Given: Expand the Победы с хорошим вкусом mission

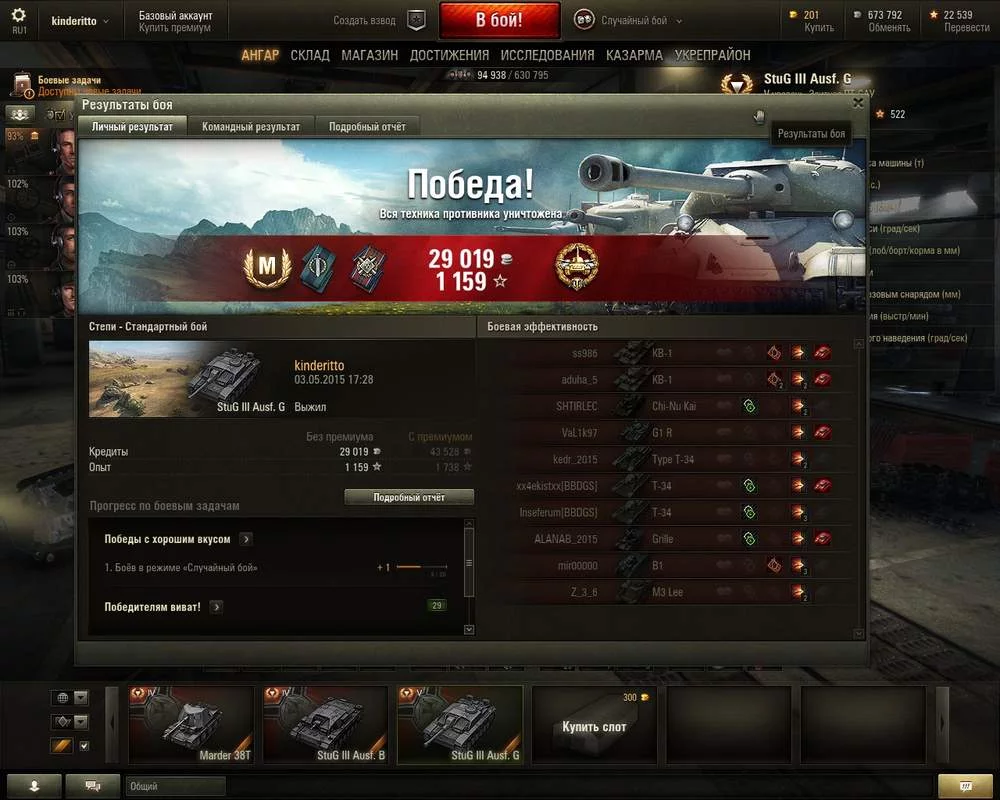Looking at the screenshot, I should [x=246, y=539].
